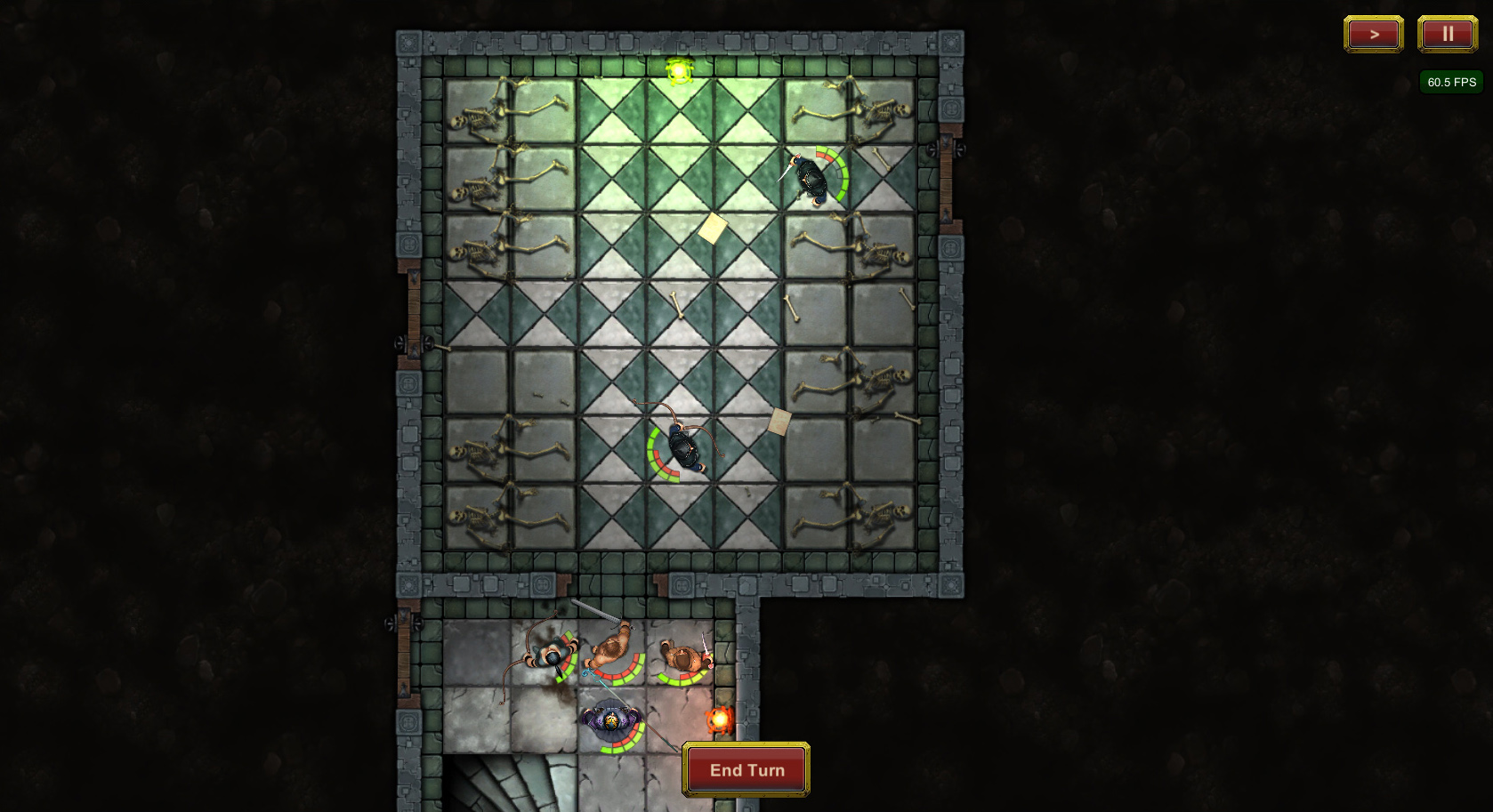Image resolution: width=1493 pixels, height=812 pixels.
Task: Activate the red arrow advance button
Action: coord(1373,35)
